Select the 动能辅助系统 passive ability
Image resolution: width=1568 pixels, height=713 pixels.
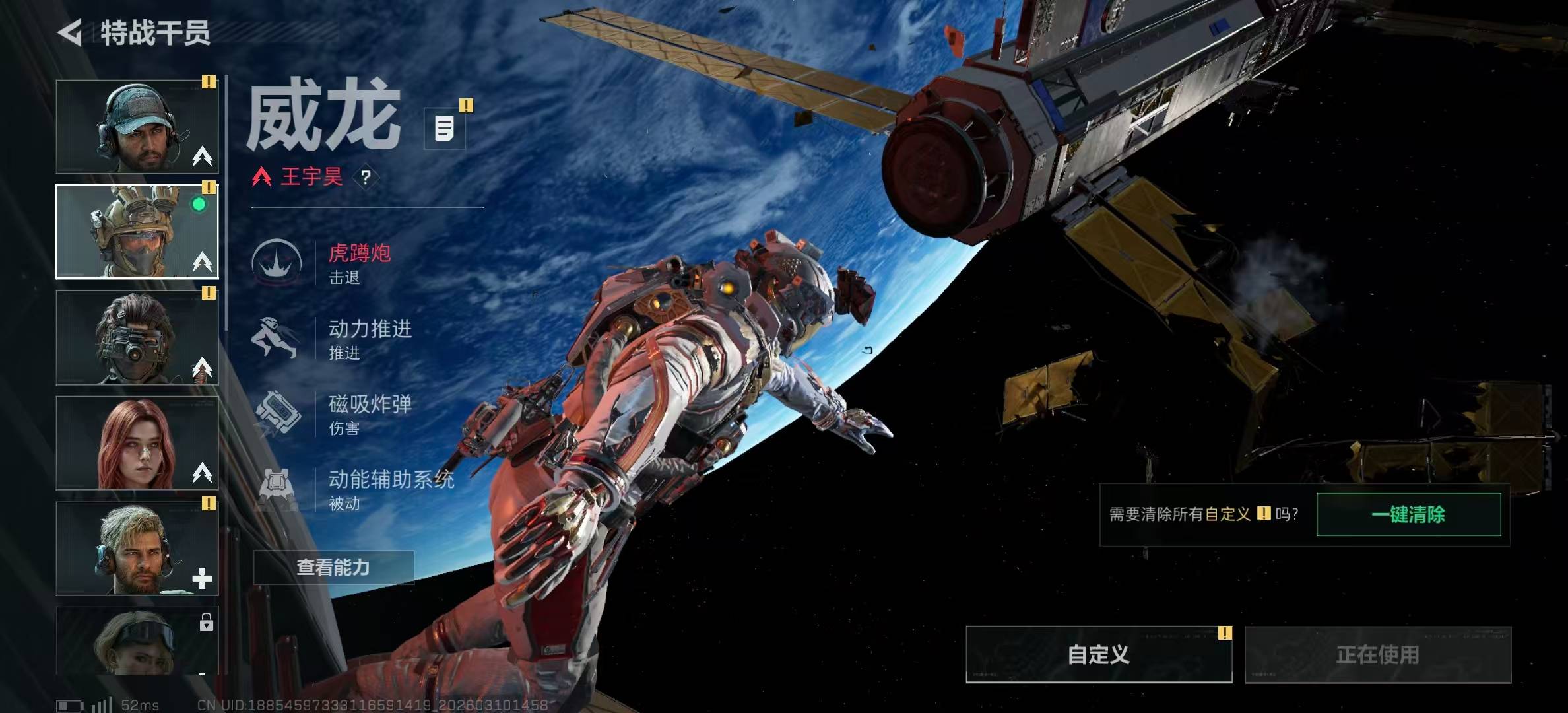click(391, 489)
